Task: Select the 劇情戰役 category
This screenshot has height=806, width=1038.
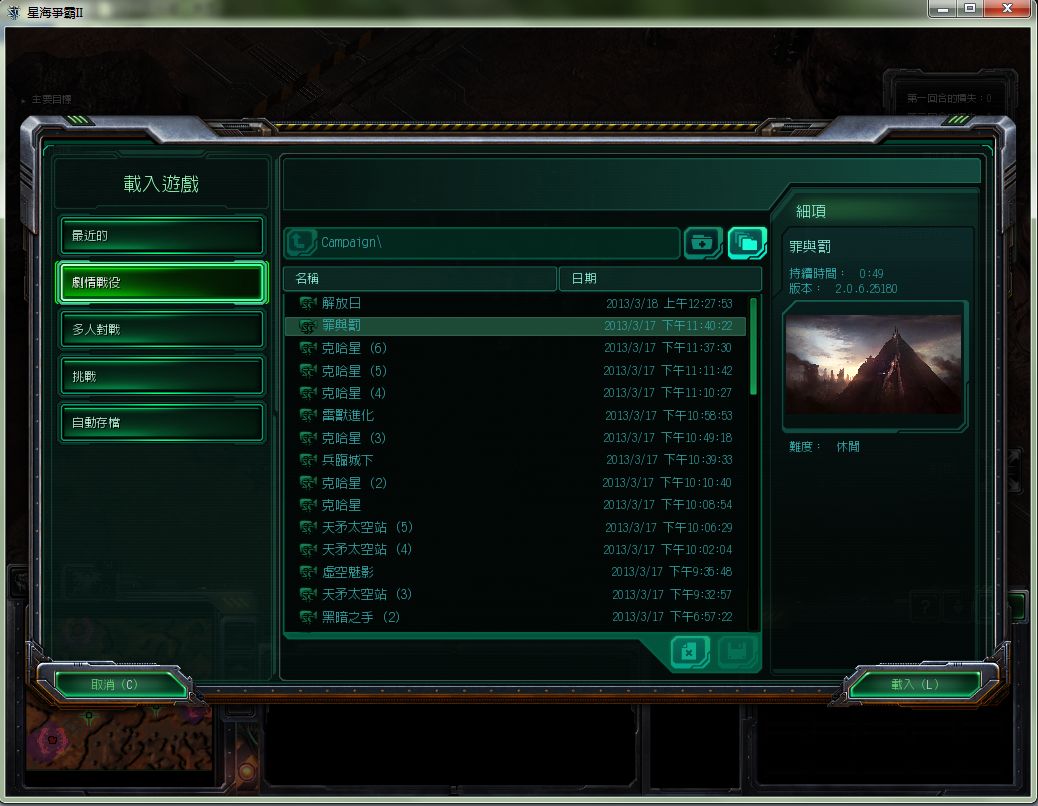Action: (162, 283)
